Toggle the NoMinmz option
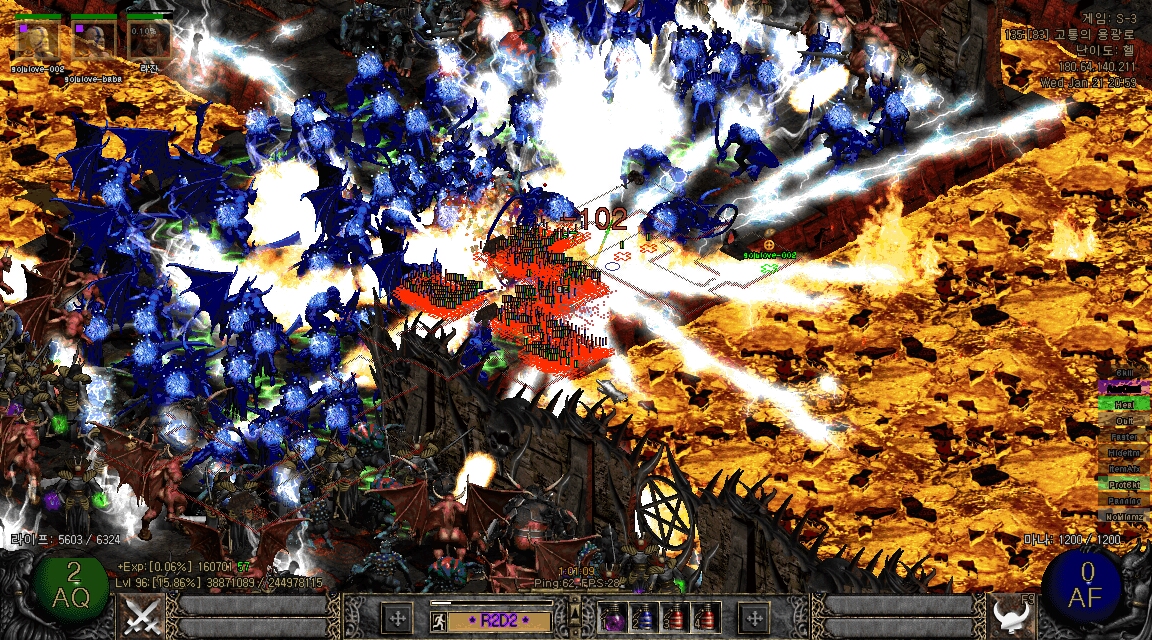 1124,516
